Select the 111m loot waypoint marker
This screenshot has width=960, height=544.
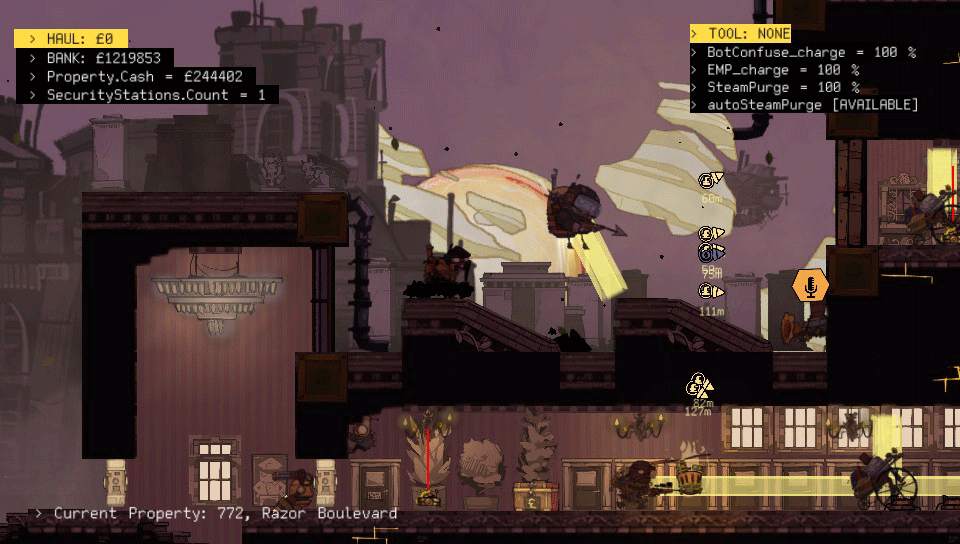click(x=710, y=292)
